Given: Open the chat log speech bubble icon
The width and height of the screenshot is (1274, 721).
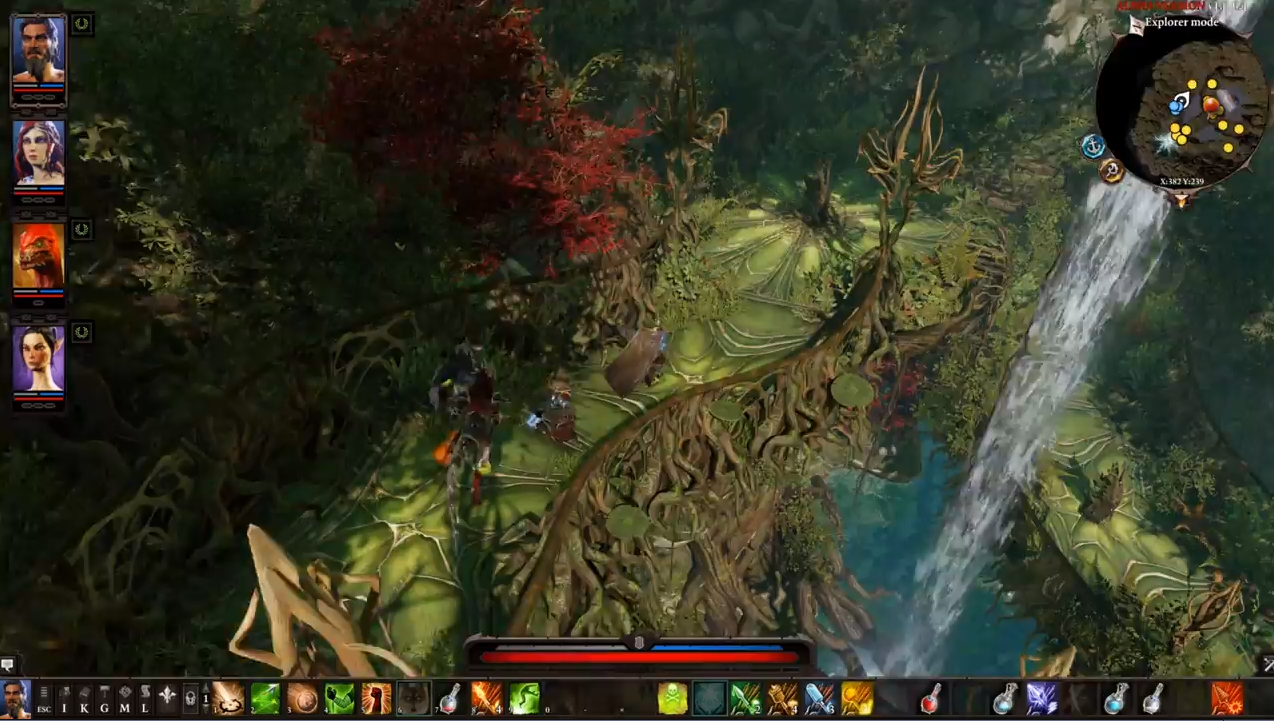Looking at the screenshot, I should (8, 664).
